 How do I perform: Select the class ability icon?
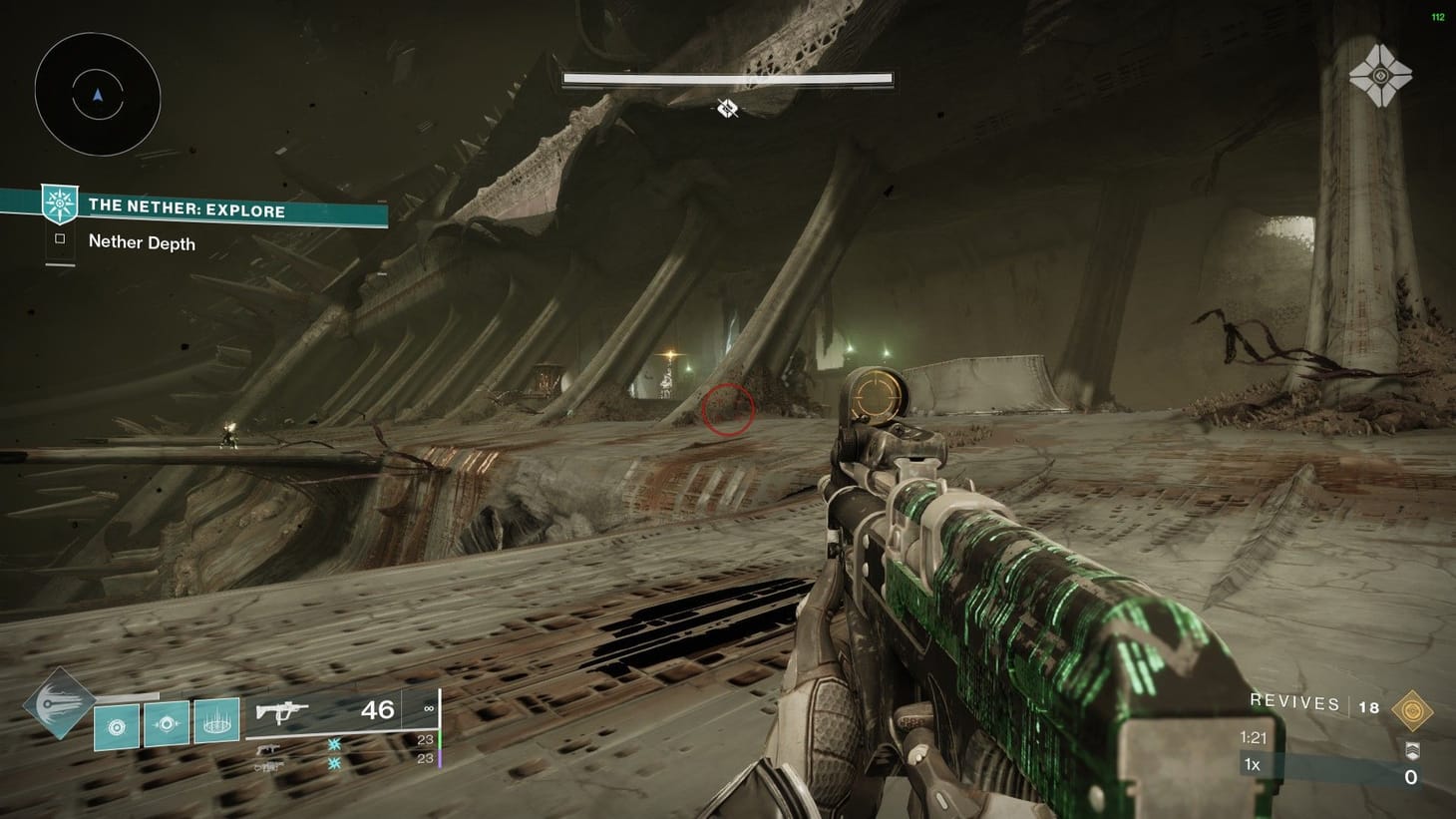119,726
